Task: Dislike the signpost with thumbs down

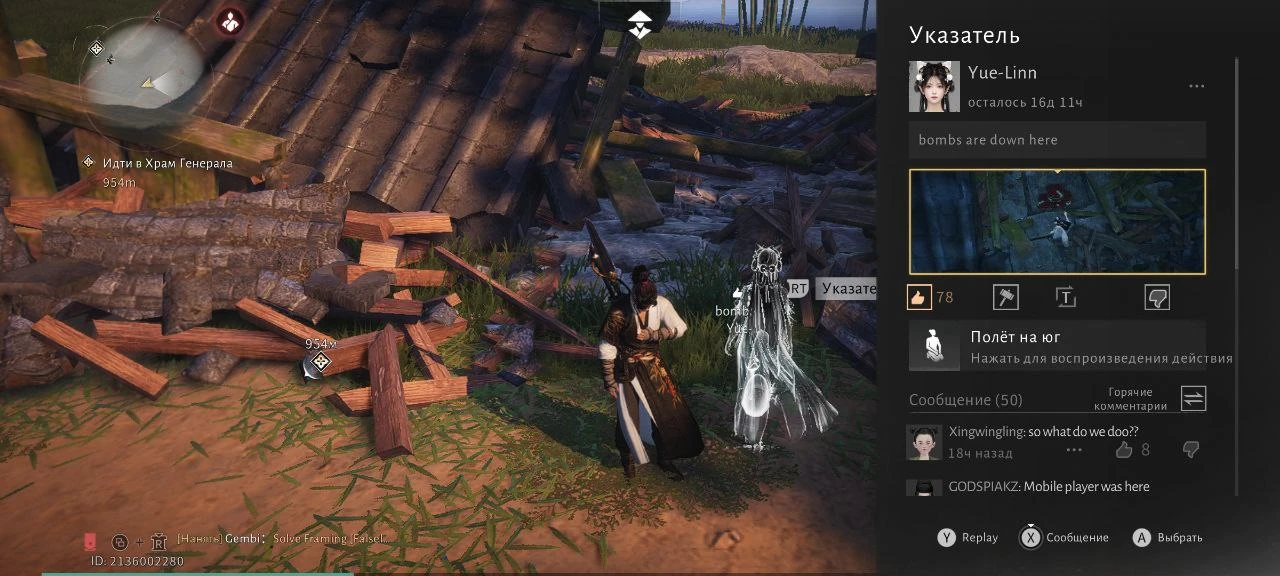Action: 1157,297
